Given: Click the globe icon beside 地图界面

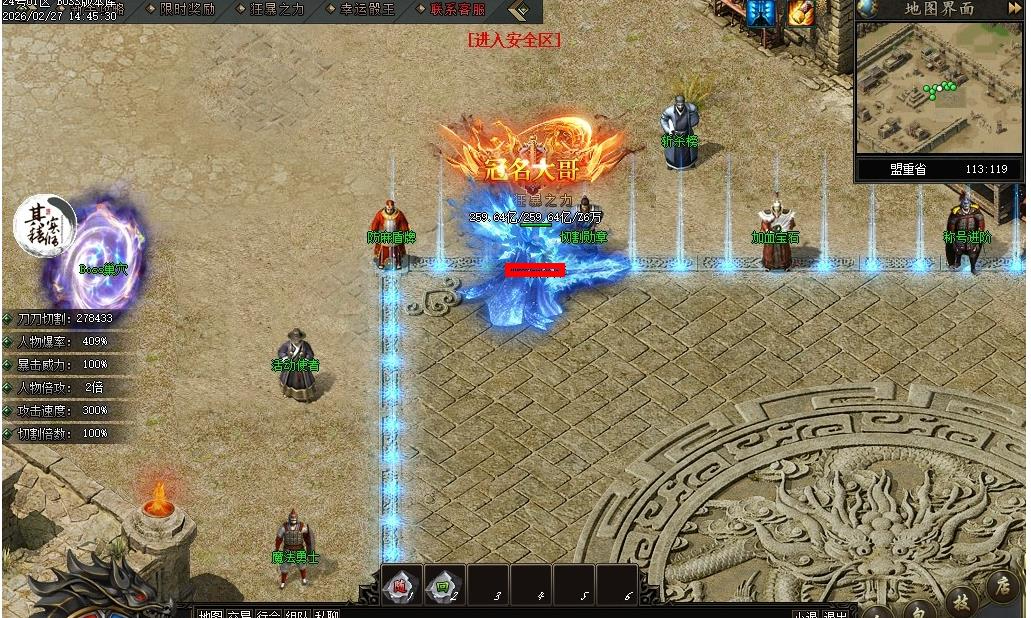Looking at the screenshot, I should [868, 9].
